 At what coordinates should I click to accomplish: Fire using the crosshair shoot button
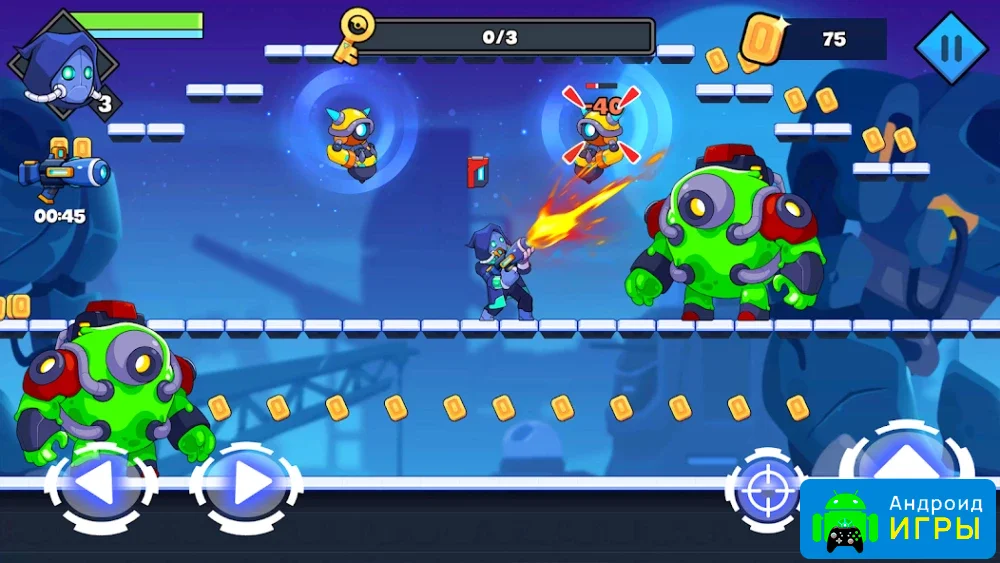click(765, 490)
